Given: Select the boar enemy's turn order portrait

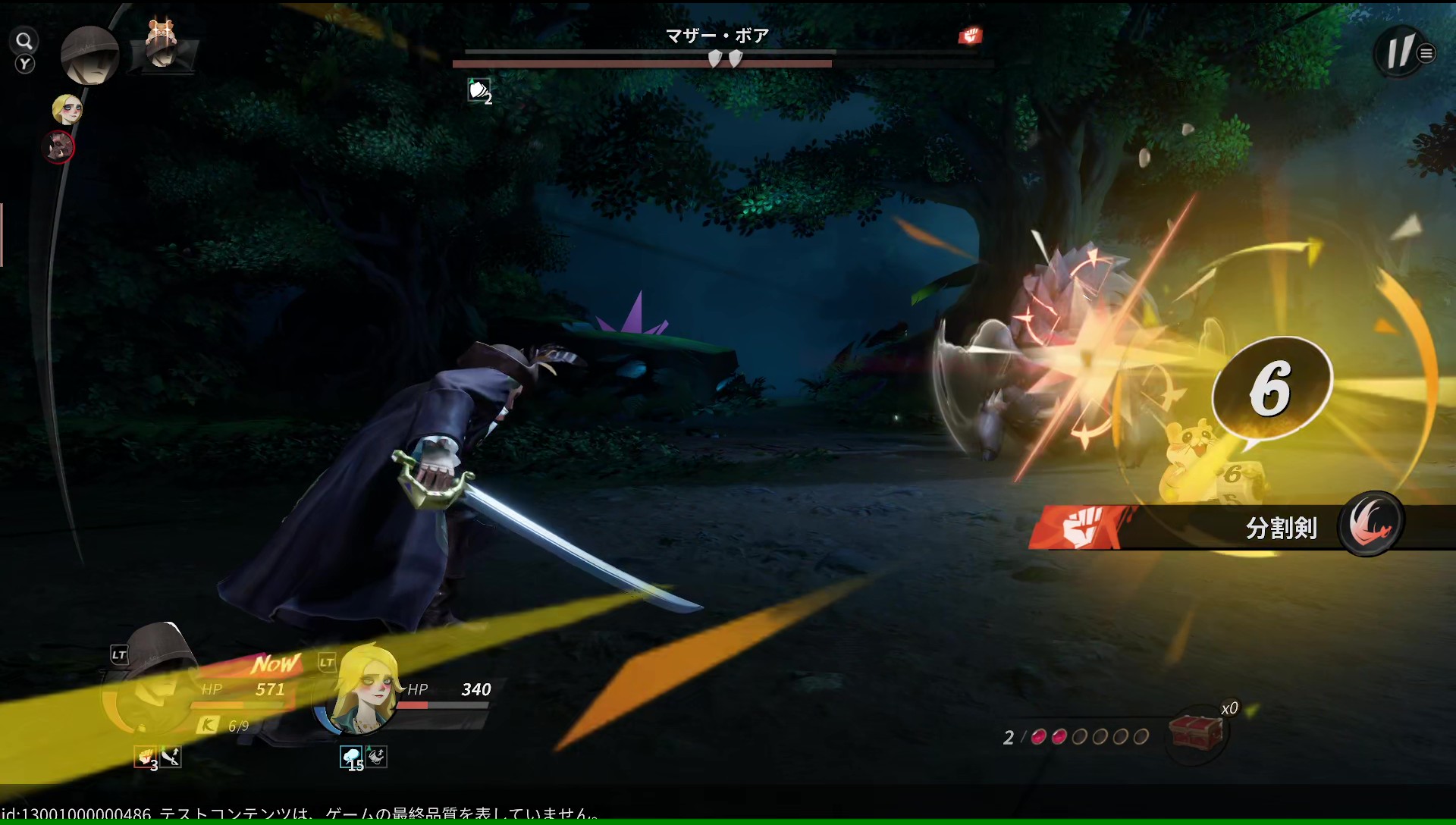Looking at the screenshot, I should (59, 146).
